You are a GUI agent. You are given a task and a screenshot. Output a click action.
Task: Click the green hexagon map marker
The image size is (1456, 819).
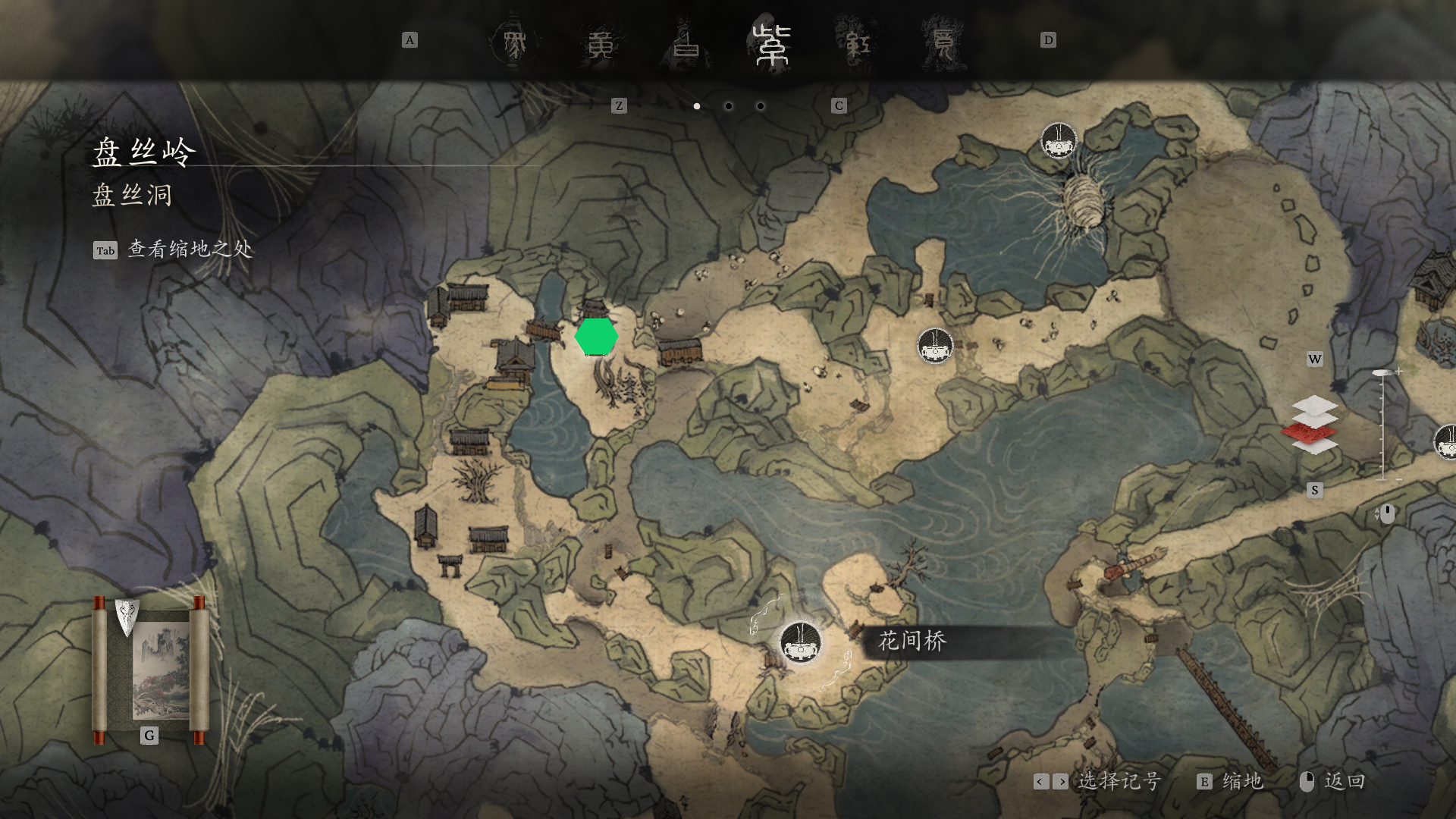pos(596,337)
